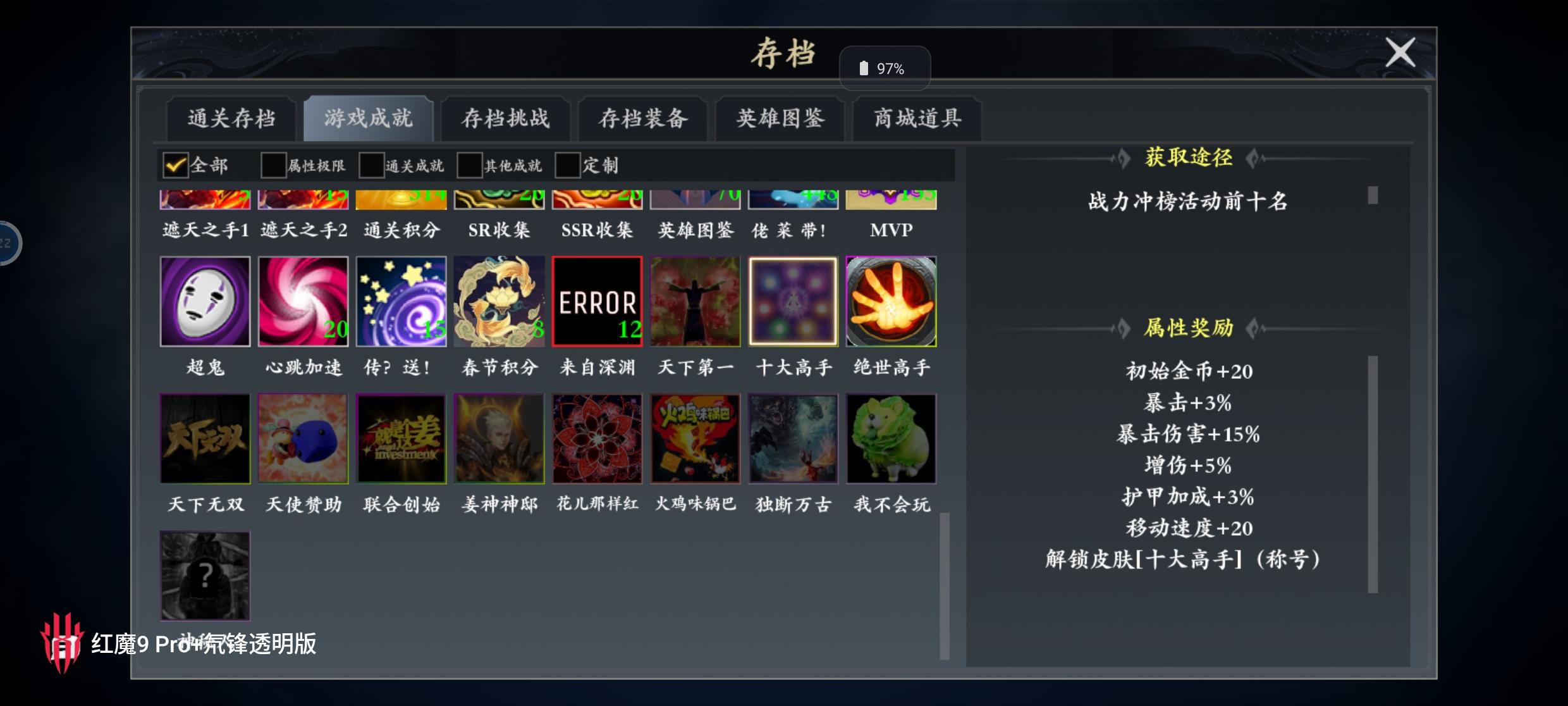Image resolution: width=1568 pixels, height=706 pixels.
Task: Select the 绝世高手 golden hand icon
Action: [891, 301]
